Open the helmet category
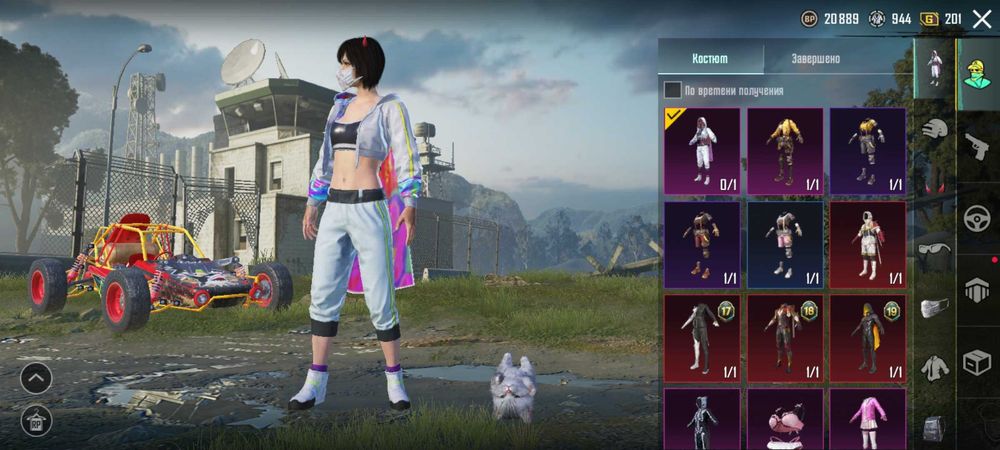The width and height of the screenshot is (1000, 450). (934, 130)
